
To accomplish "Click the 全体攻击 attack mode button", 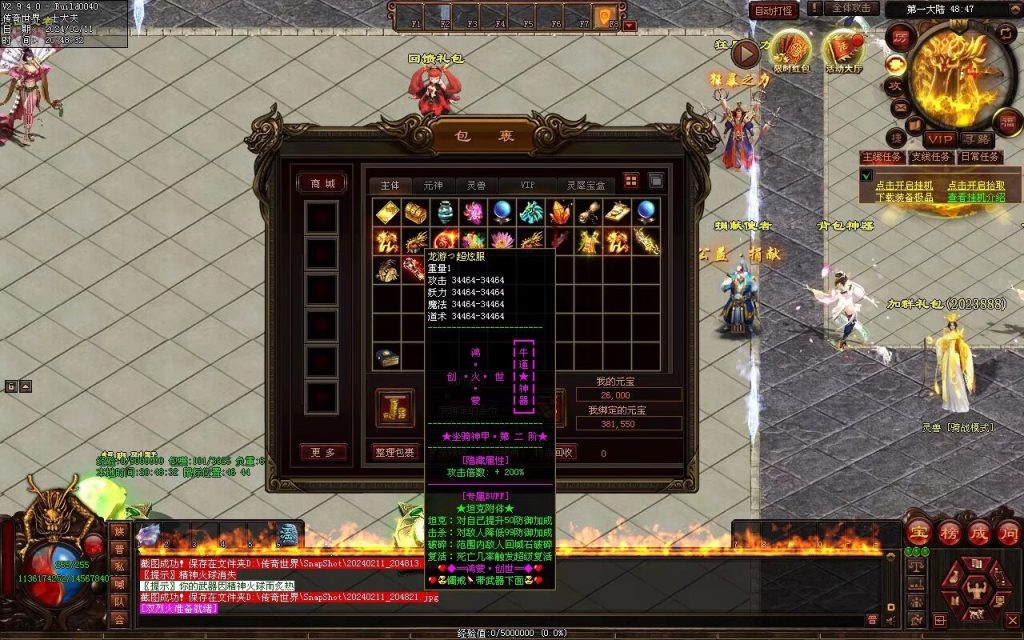I will (854, 9).
